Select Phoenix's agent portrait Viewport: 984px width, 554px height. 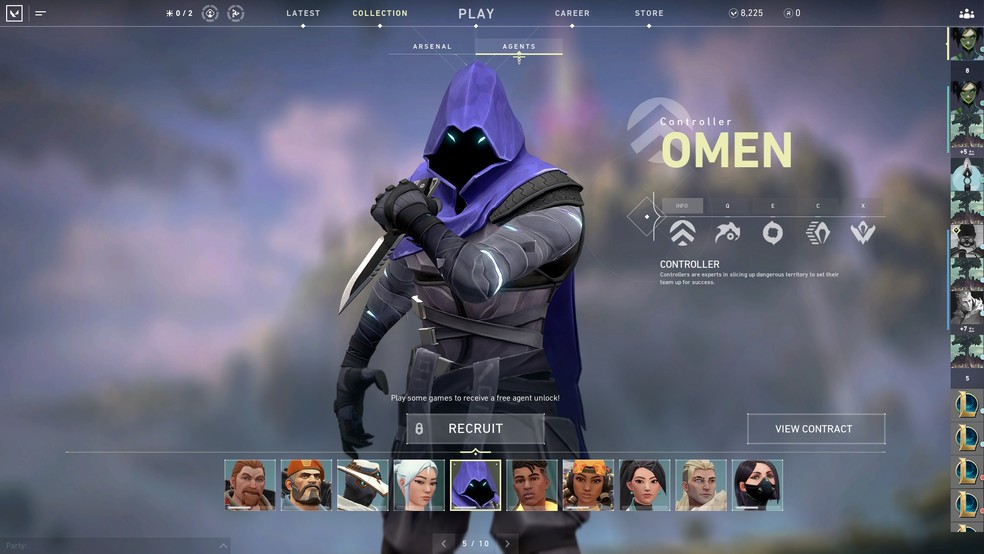(532, 485)
